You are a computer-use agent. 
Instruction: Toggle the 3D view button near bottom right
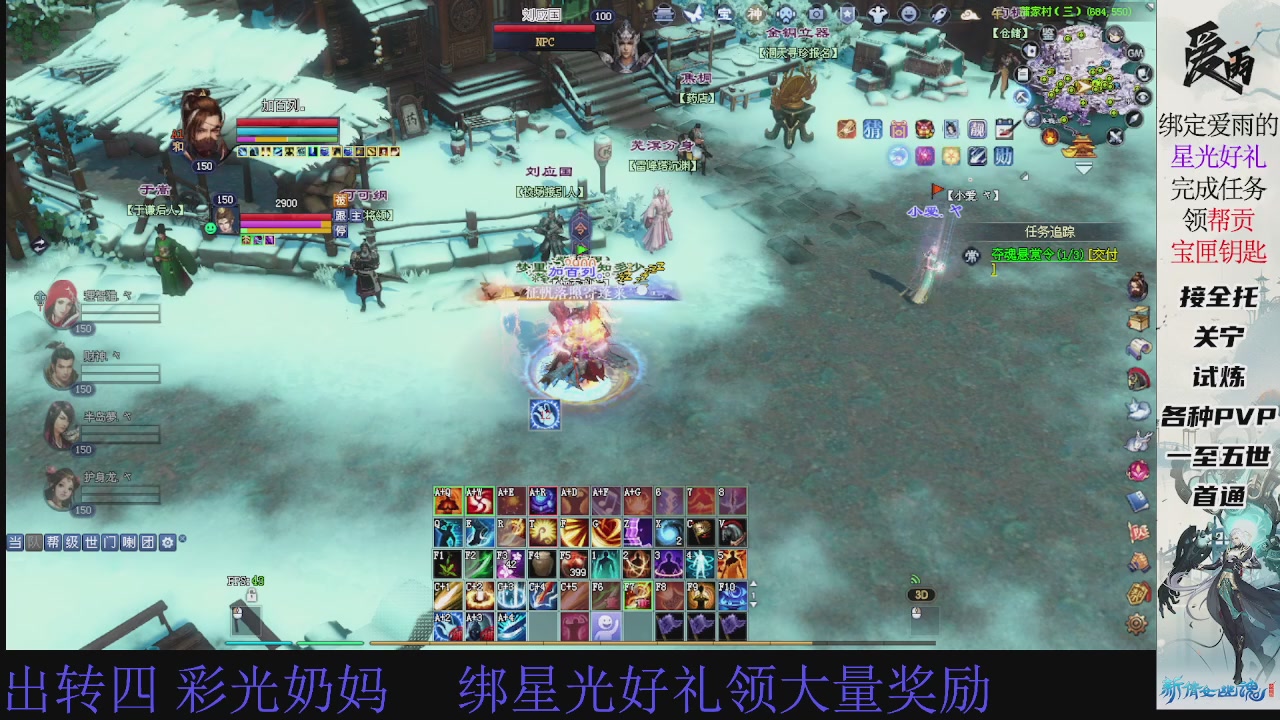[x=921, y=594]
